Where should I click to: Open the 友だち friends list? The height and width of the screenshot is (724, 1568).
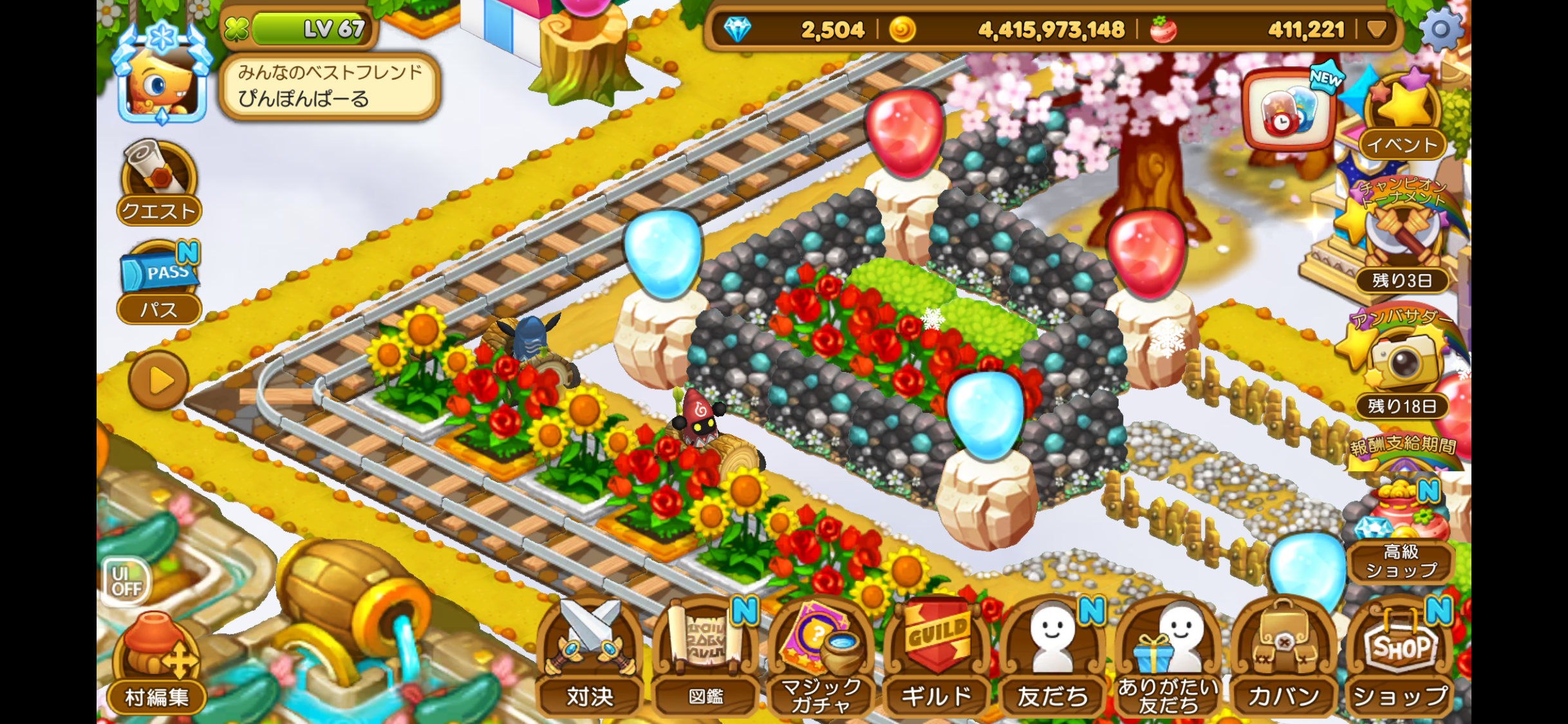1052,658
